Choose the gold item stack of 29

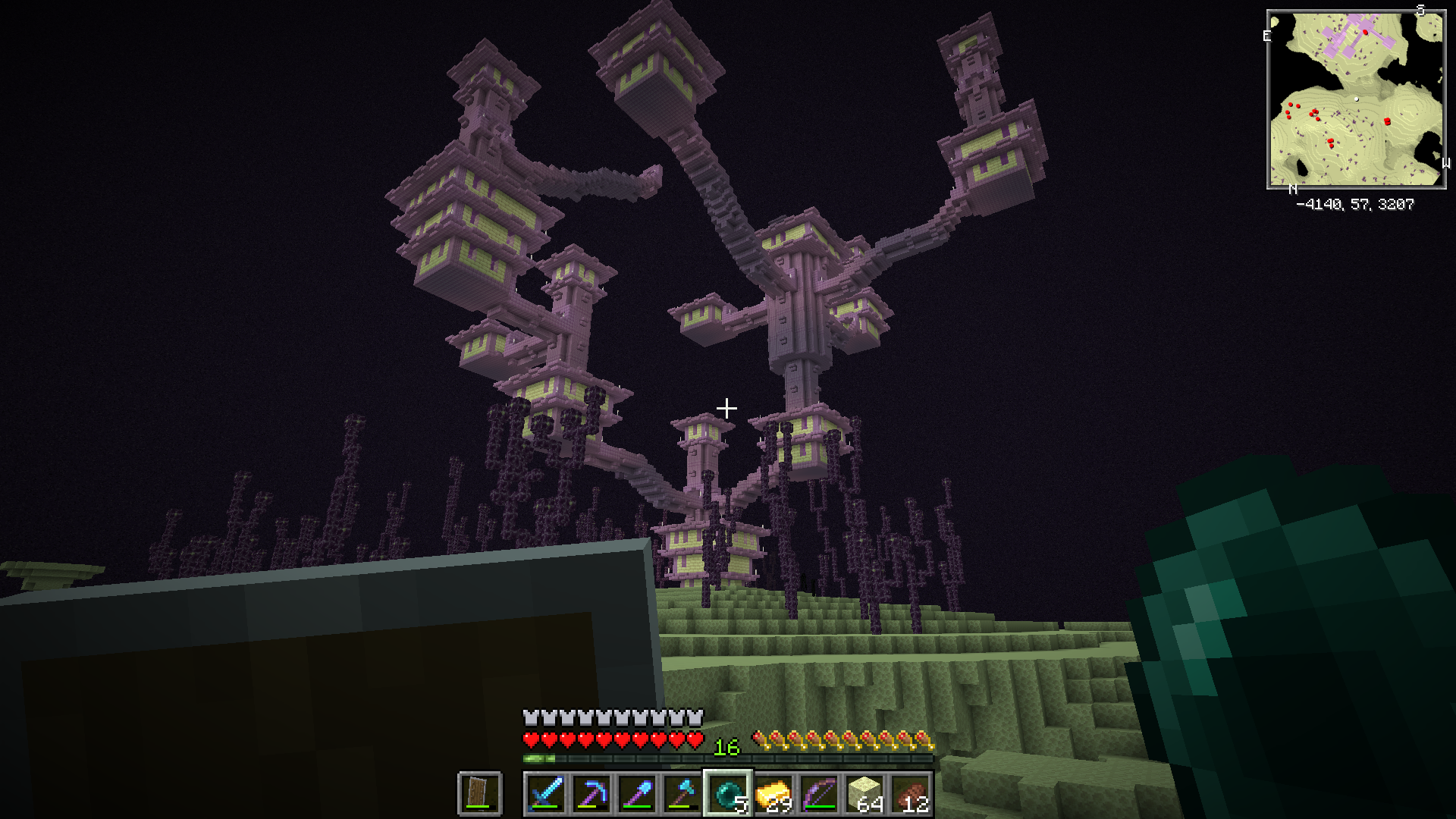tap(773, 793)
